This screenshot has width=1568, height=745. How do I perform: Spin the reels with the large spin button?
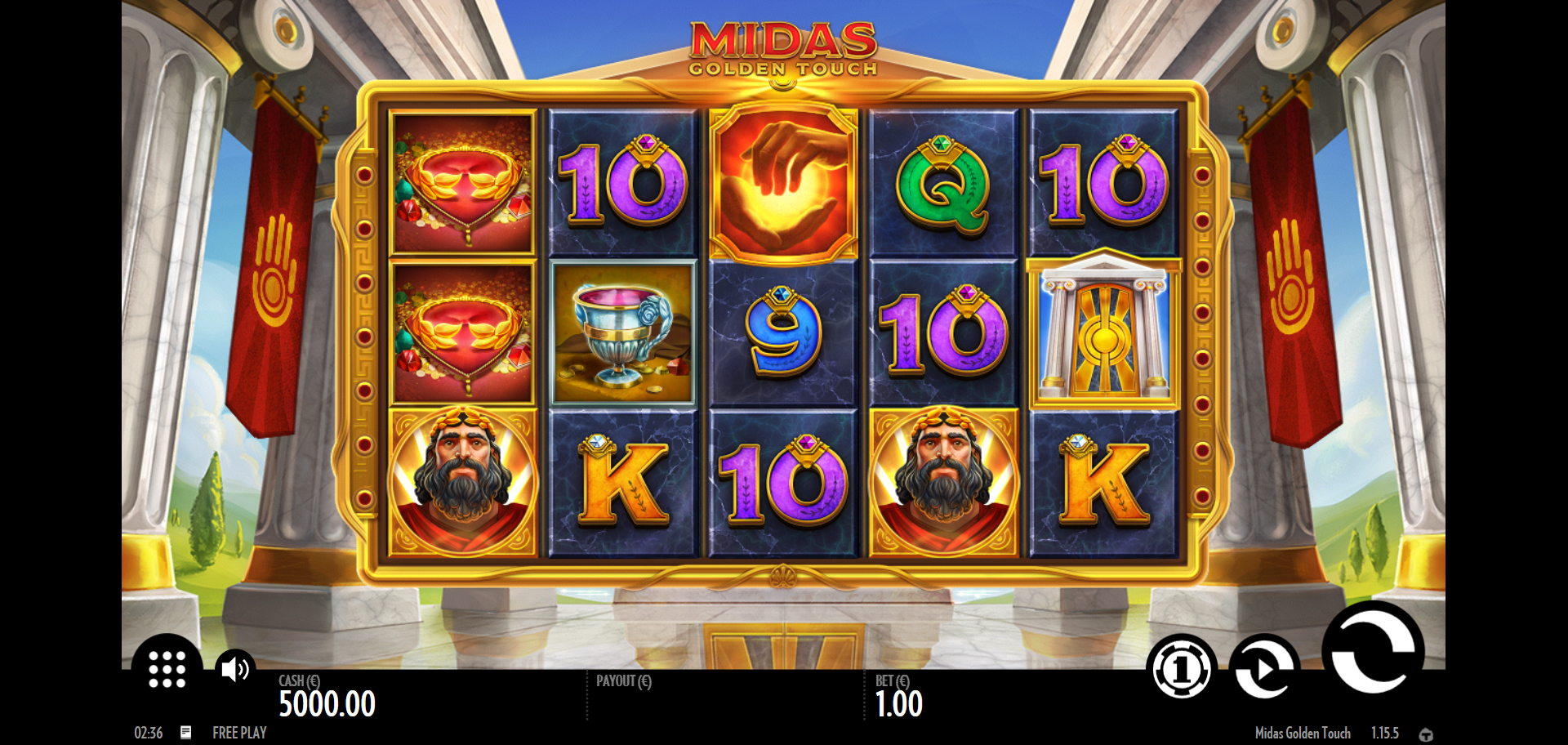(1373, 649)
